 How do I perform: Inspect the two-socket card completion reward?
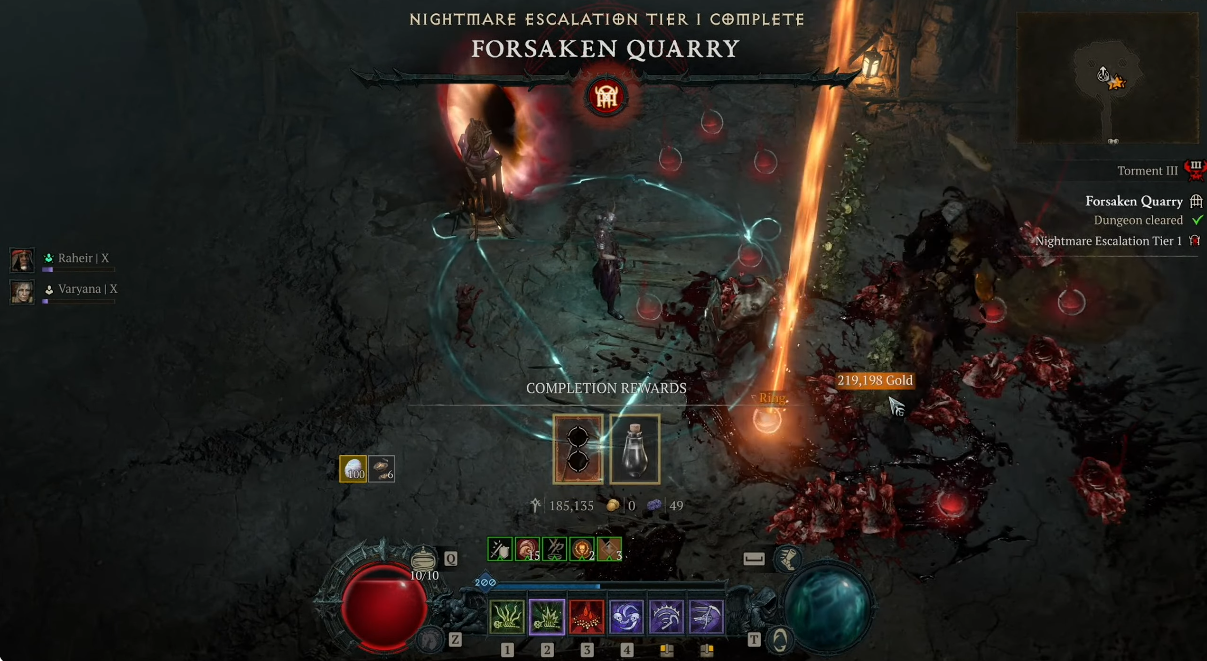pyautogui.click(x=578, y=449)
